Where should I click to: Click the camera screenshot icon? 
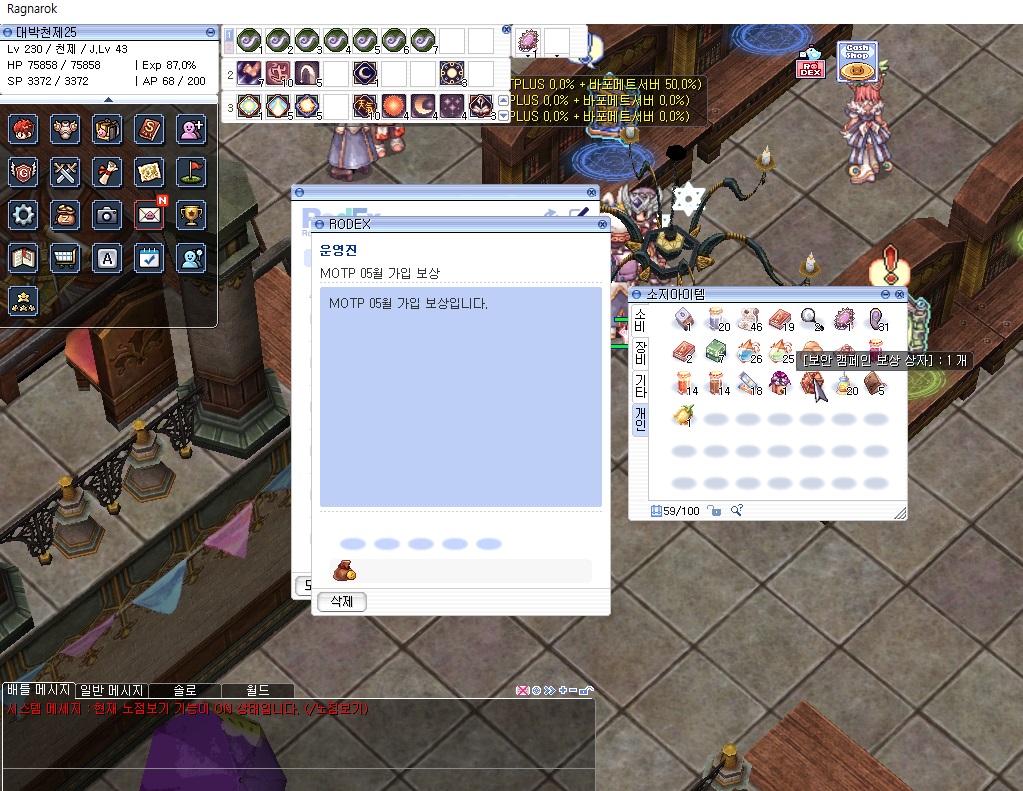pyautogui.click(x=107, y=213)
